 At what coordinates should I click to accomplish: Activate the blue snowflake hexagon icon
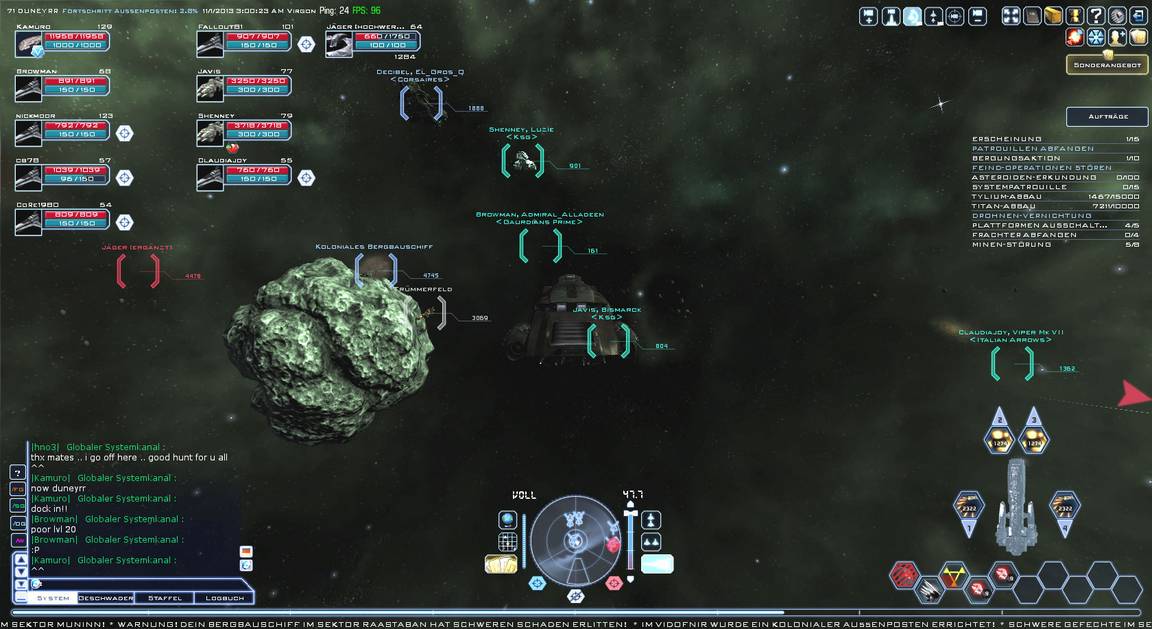click(1096, 37)
